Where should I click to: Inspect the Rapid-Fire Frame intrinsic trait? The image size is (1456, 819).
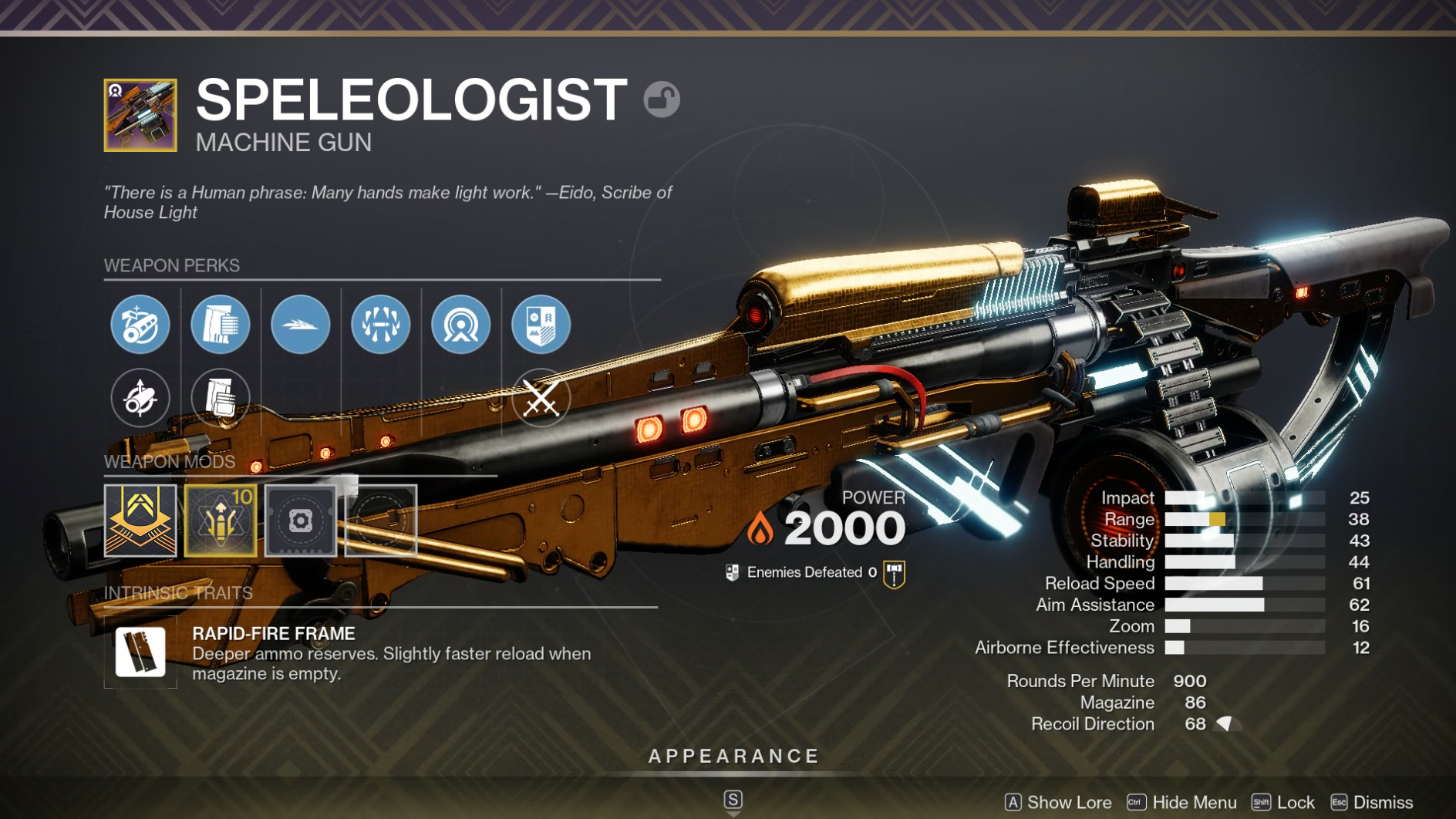[140, 652]
